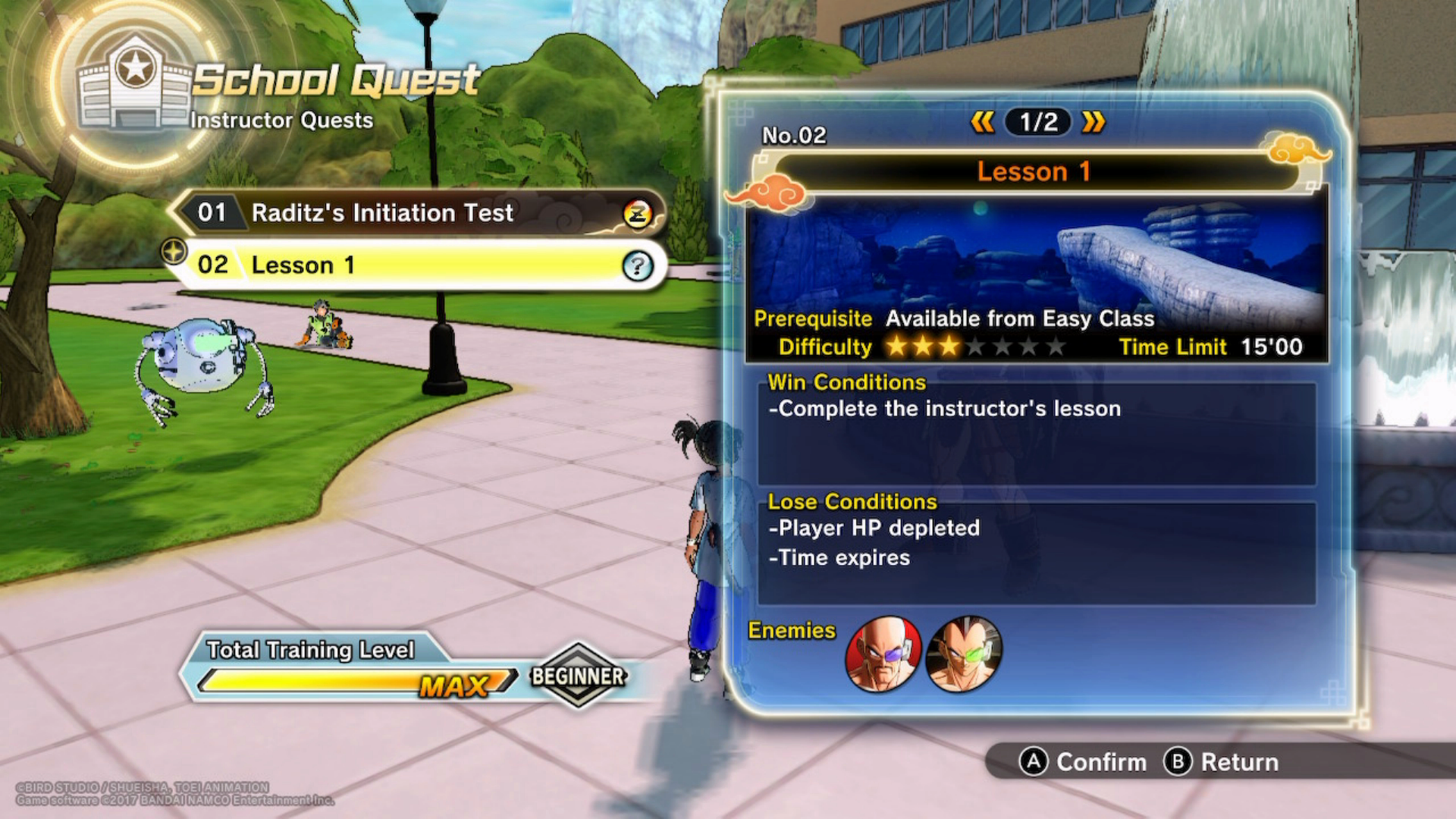This screenshot has width=1456, height=819.
Task: Click the Vegeta enemy portrait
Action: coord(964,653)
